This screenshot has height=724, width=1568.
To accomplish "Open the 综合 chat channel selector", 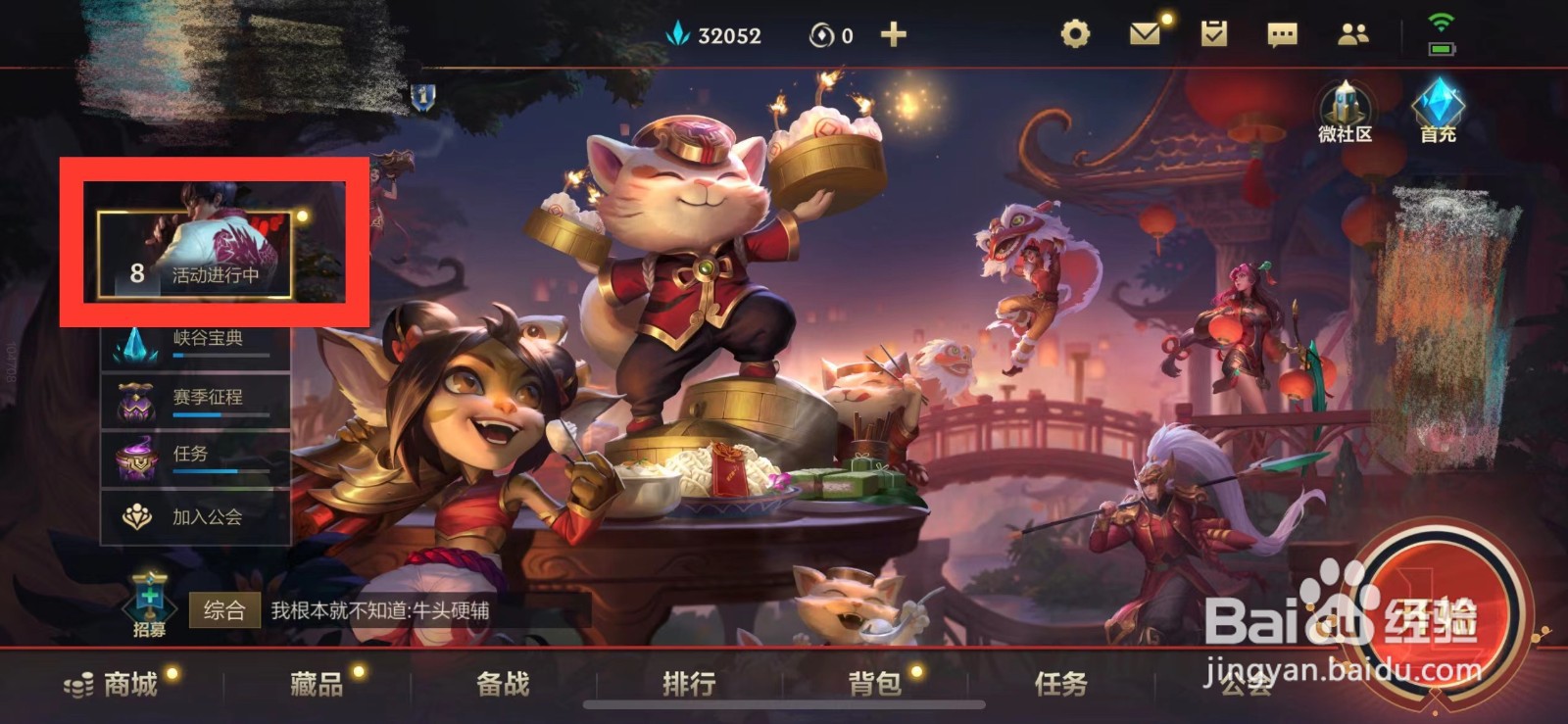I will [x=225, y=609].
